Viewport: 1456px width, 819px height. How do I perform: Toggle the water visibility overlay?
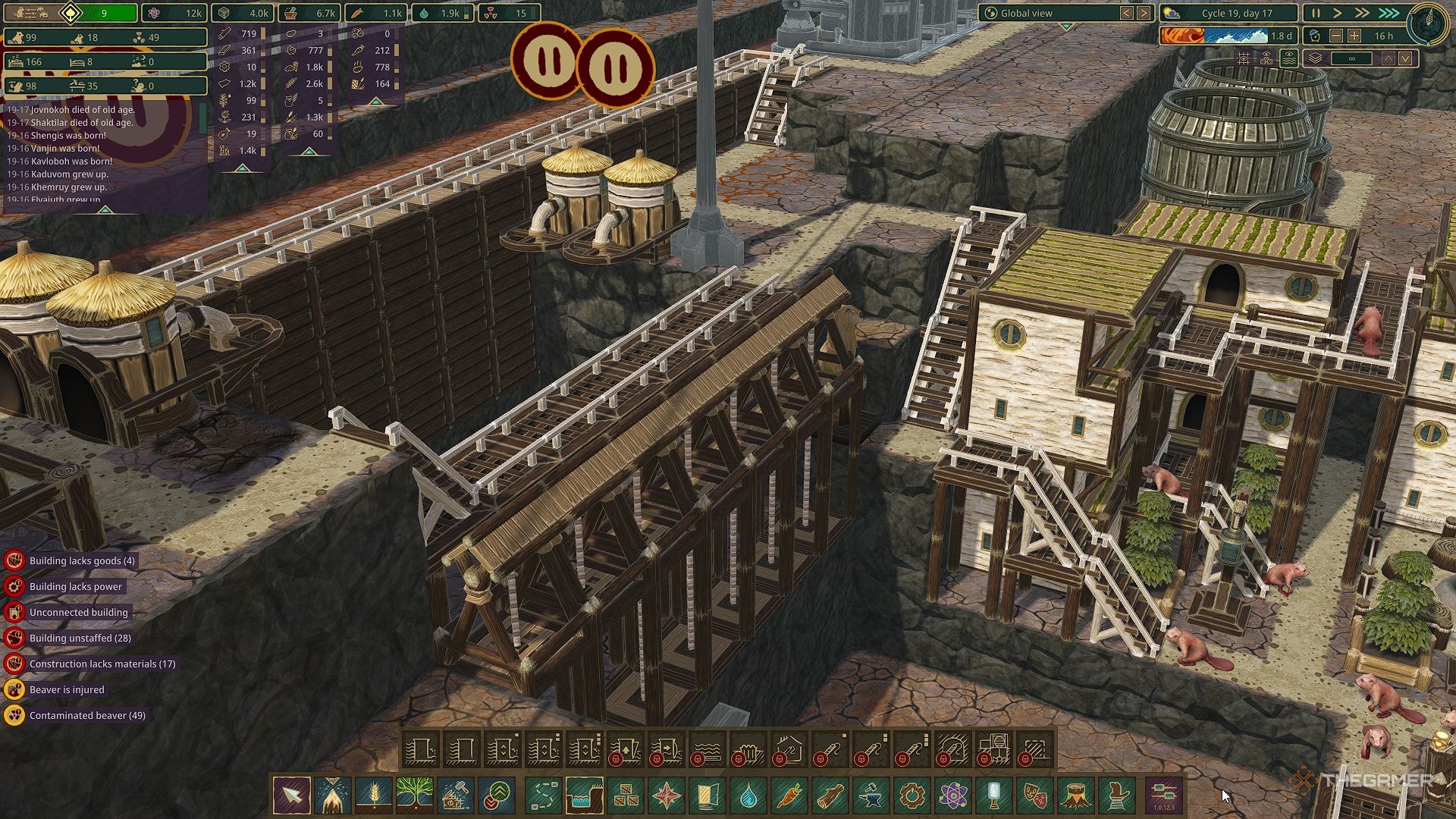[1289, 58]
